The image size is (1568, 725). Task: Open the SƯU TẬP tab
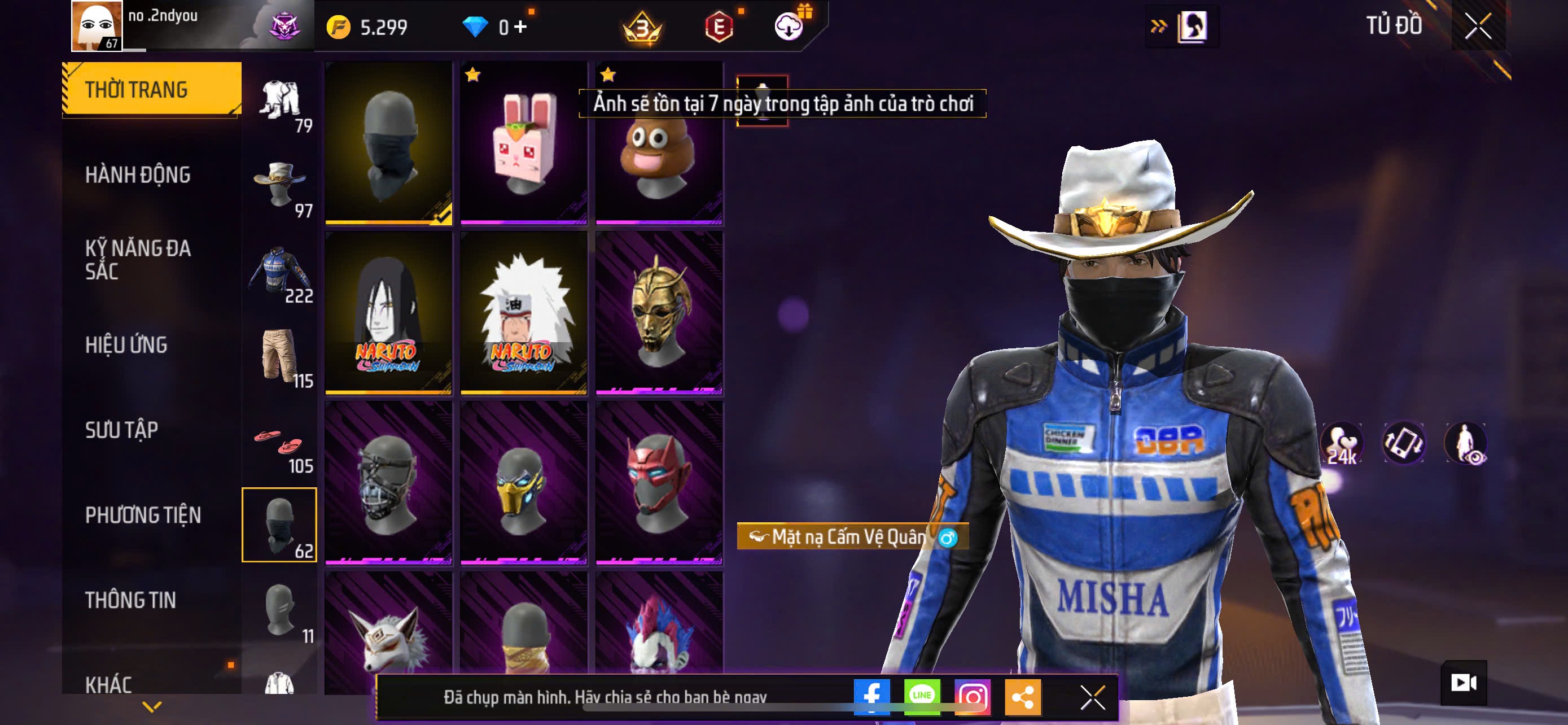tap(122, 430)
